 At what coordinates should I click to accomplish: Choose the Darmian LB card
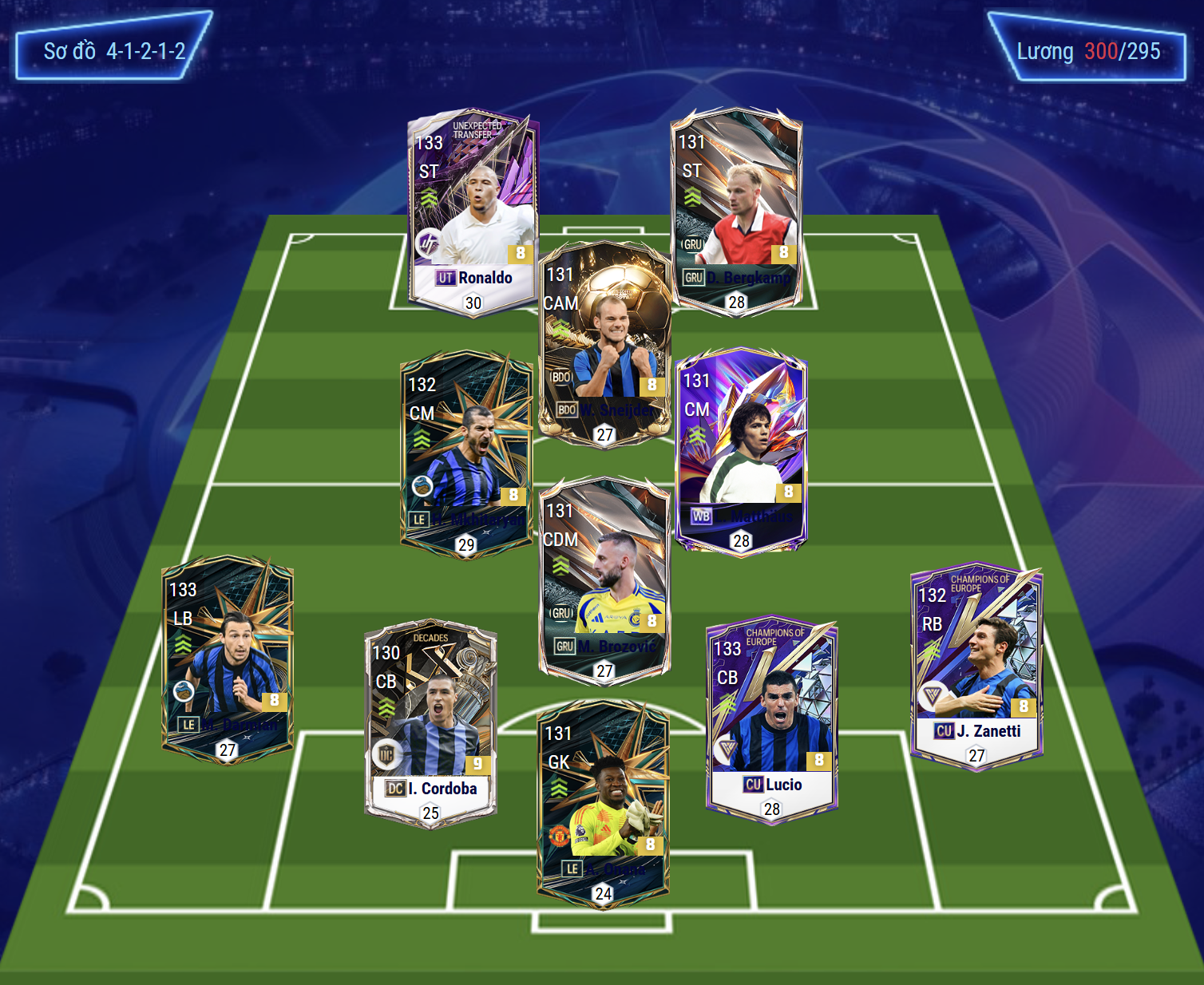(x=228, y=659)
